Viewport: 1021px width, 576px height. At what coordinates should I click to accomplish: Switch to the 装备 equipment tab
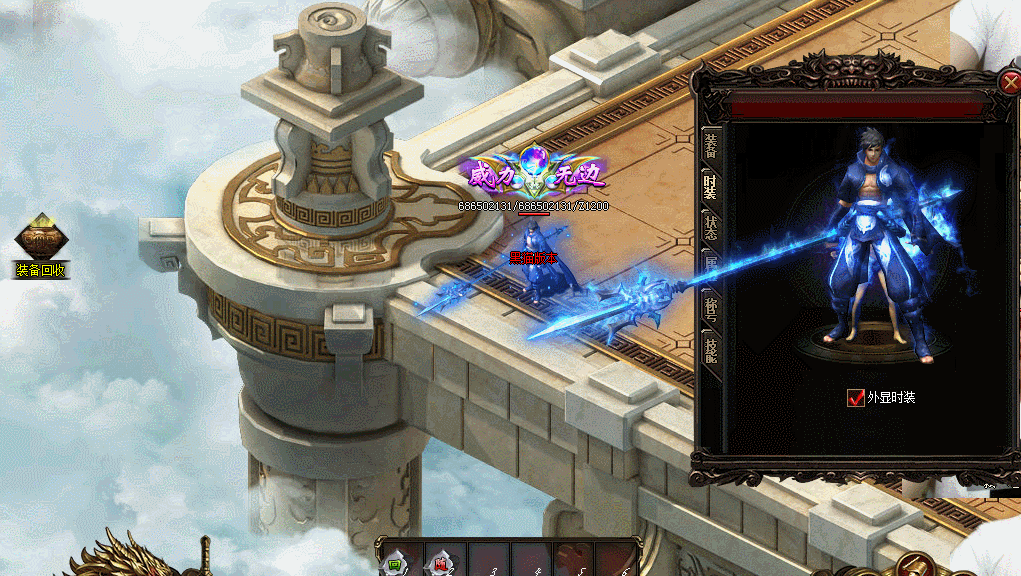[x=710, y=146]
